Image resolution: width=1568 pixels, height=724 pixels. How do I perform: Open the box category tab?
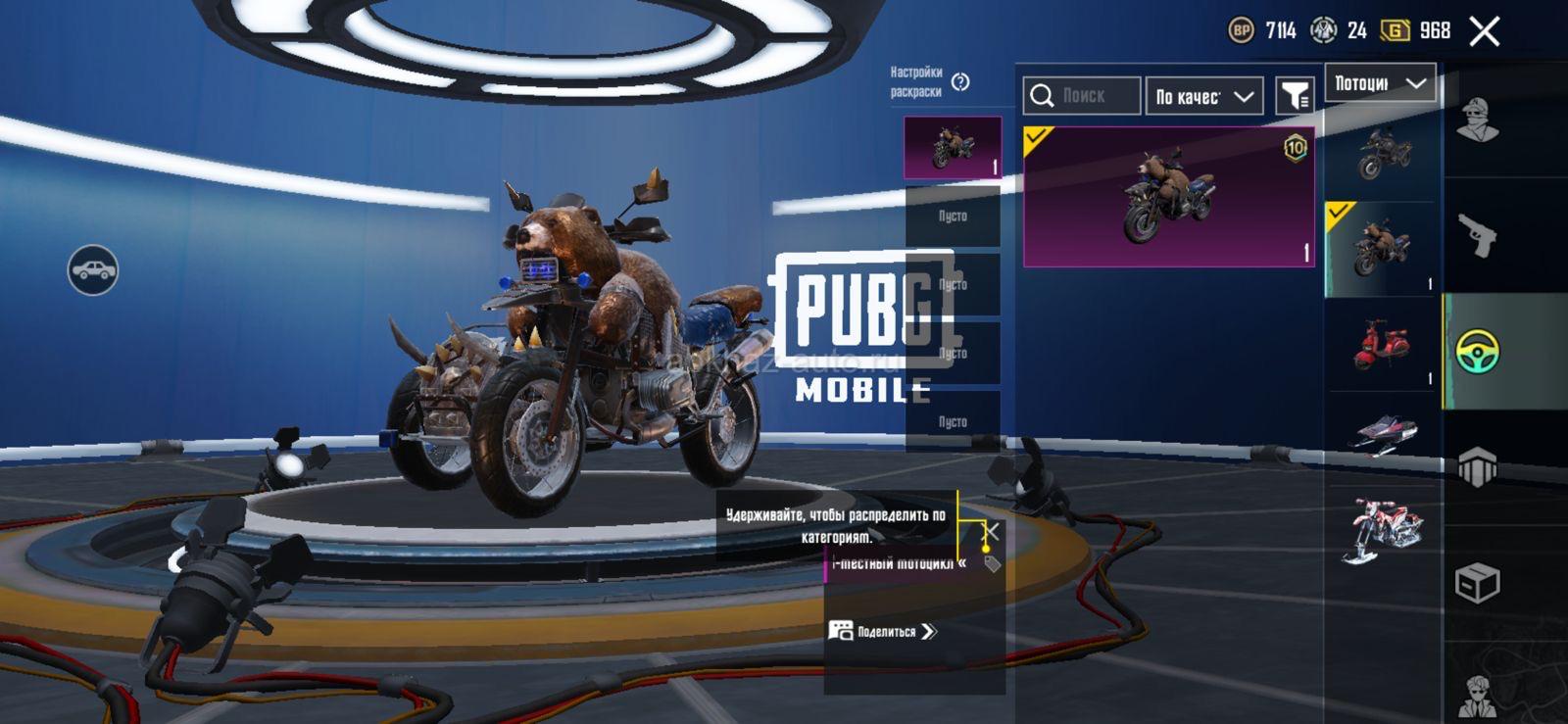1477,583
